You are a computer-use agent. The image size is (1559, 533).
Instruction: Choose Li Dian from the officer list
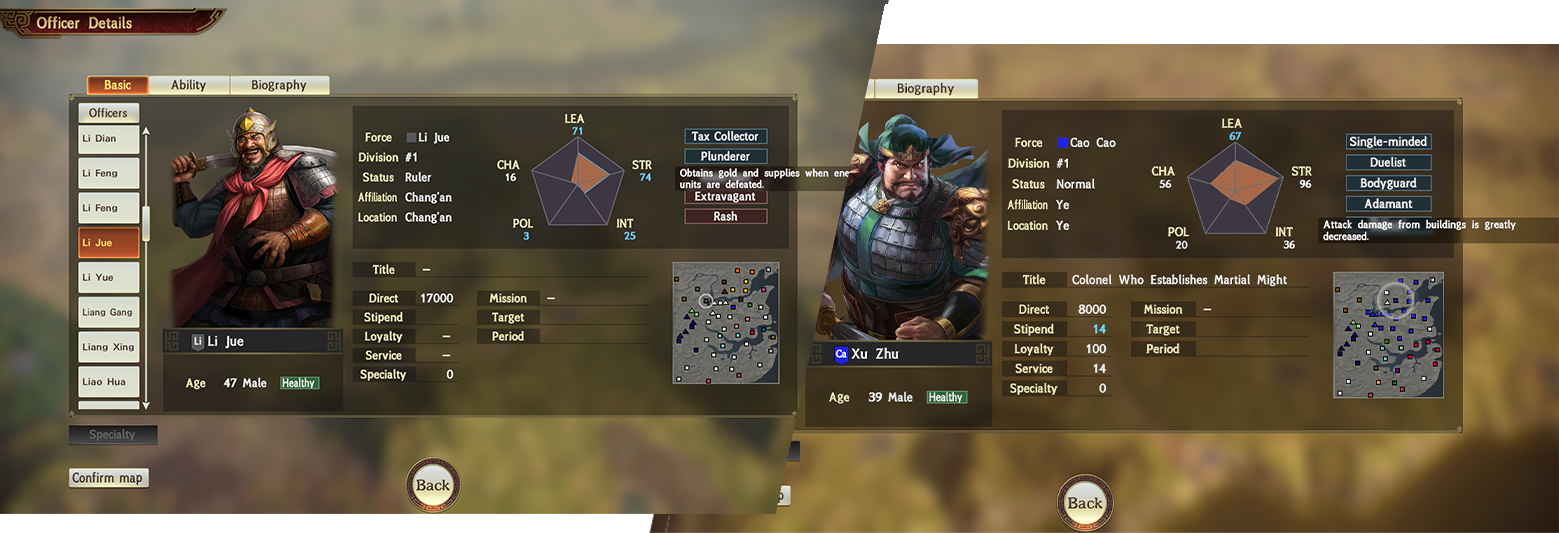tap(108, 139)
